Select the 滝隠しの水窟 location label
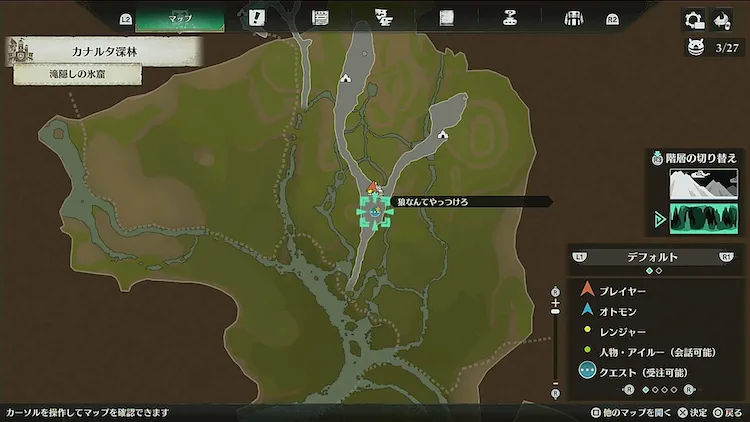Screen dimensions: 750x422 78,73
